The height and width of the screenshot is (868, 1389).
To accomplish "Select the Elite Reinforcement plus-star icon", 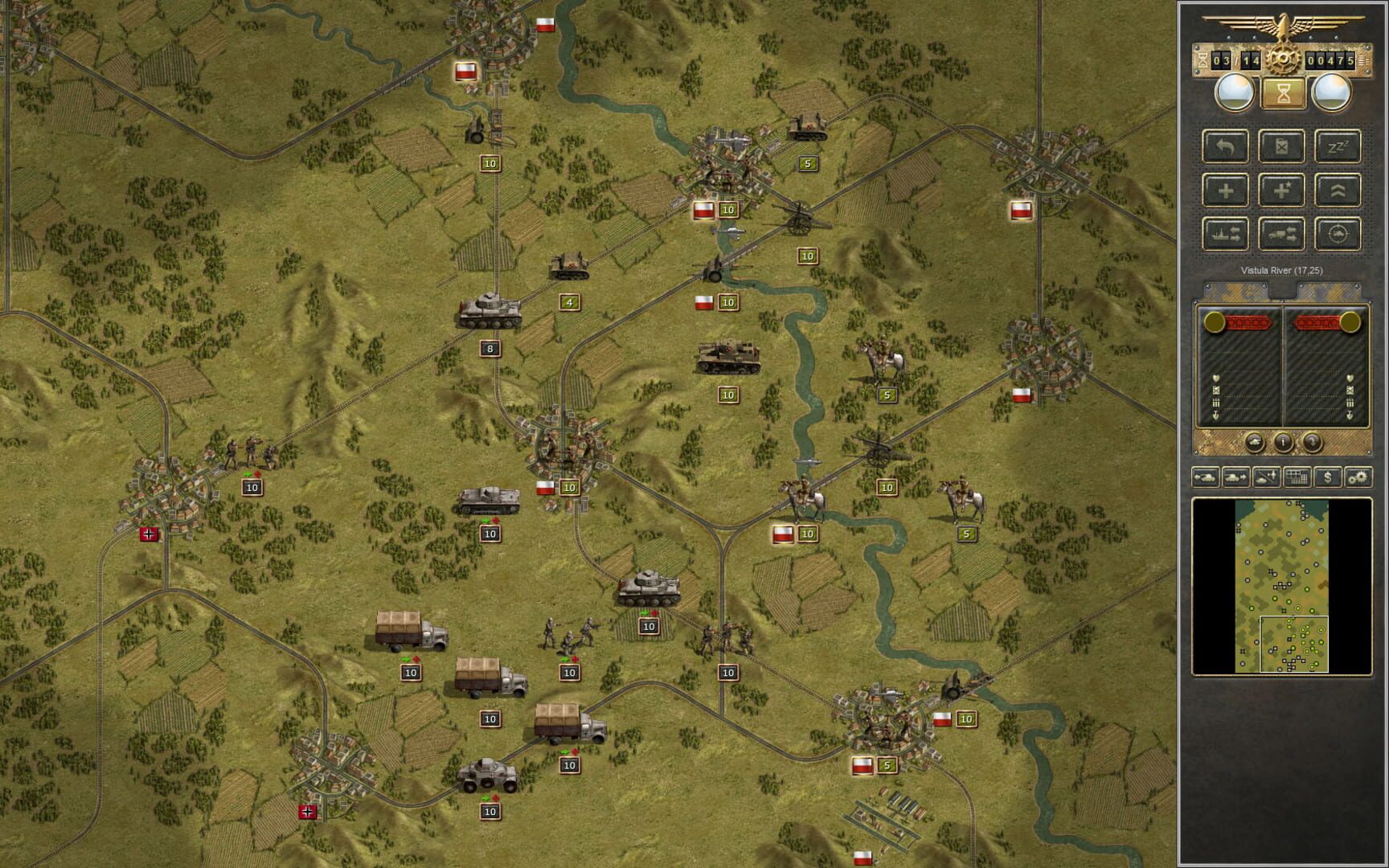I will [x=1282, y=190].
